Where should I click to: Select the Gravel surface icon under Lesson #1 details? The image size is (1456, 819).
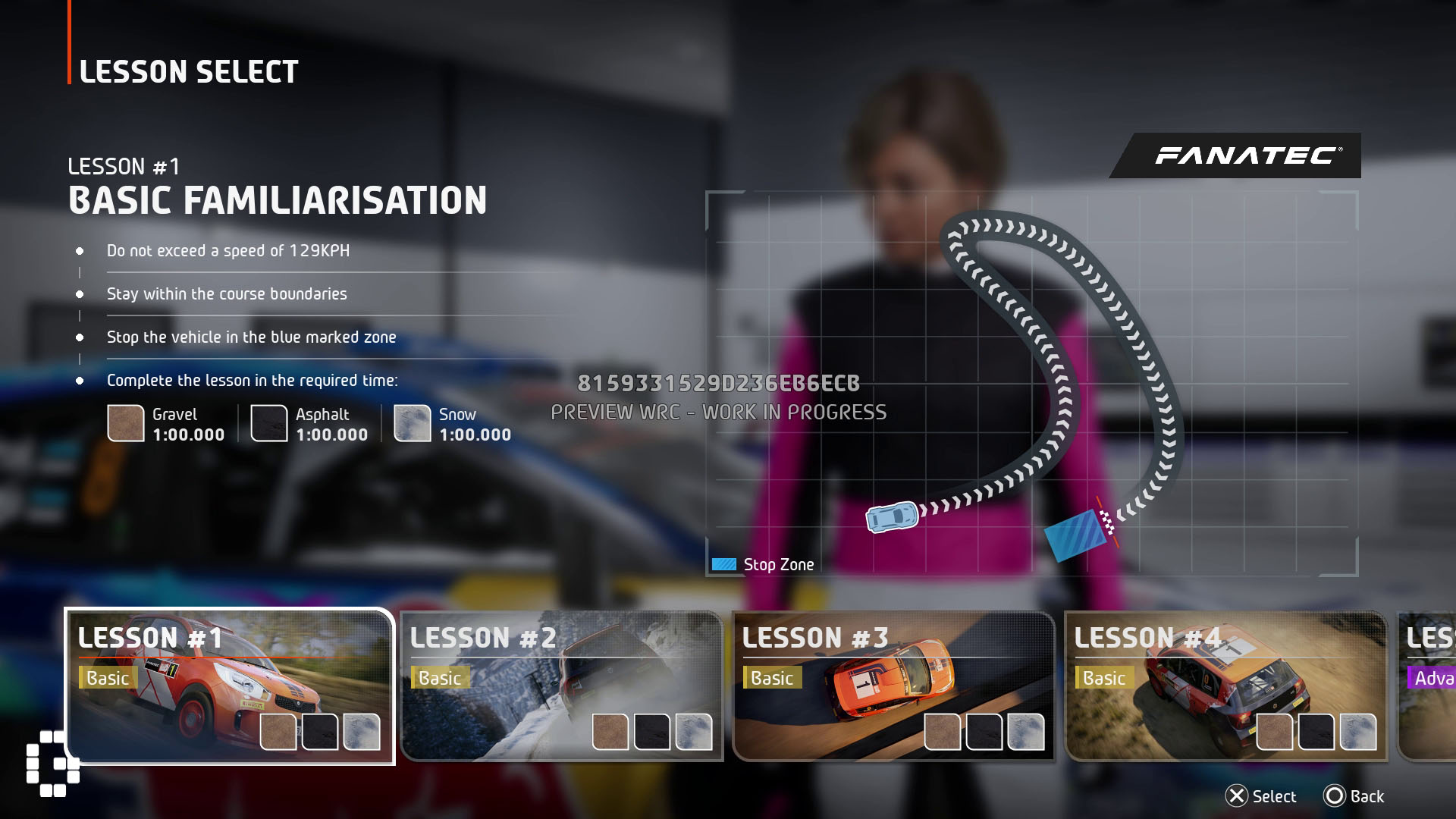coord(127,425)
